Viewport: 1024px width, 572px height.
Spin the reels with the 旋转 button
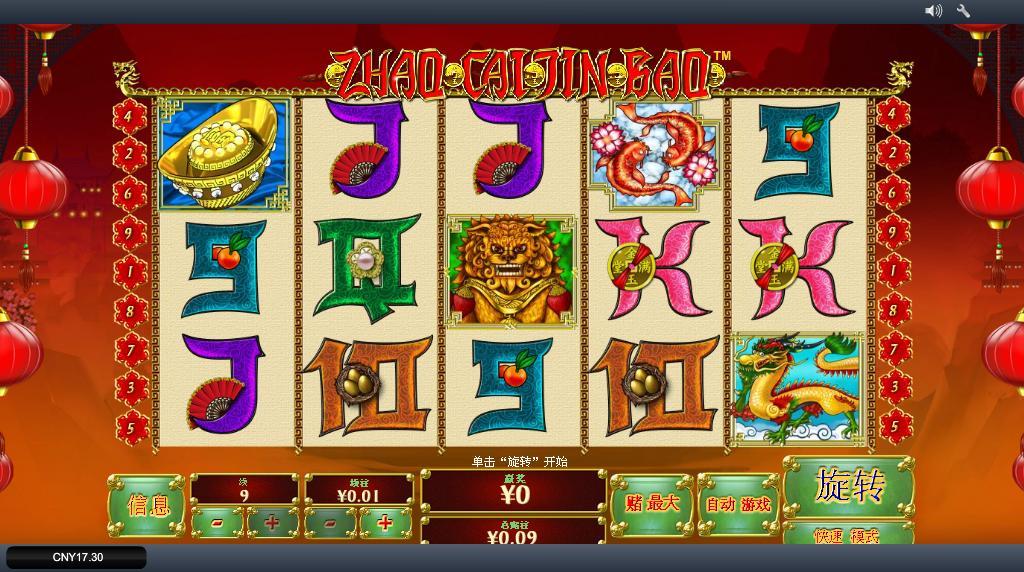(849, 487)
